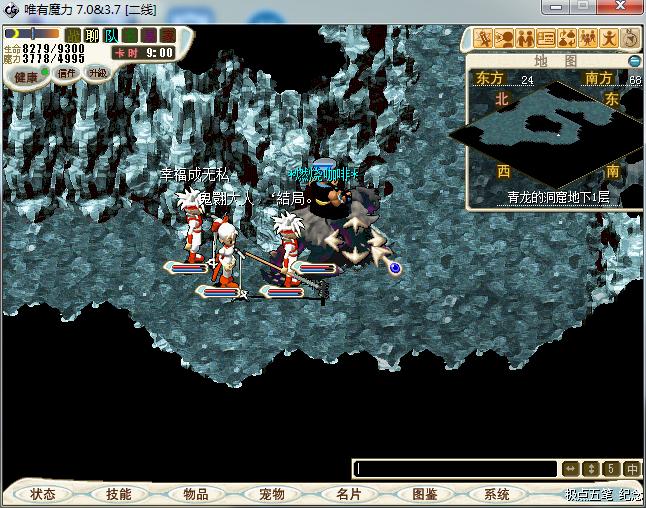Viewport: 646px width, 508px height.
Task: Open the 系统 system menu
Action: point(497,494)
